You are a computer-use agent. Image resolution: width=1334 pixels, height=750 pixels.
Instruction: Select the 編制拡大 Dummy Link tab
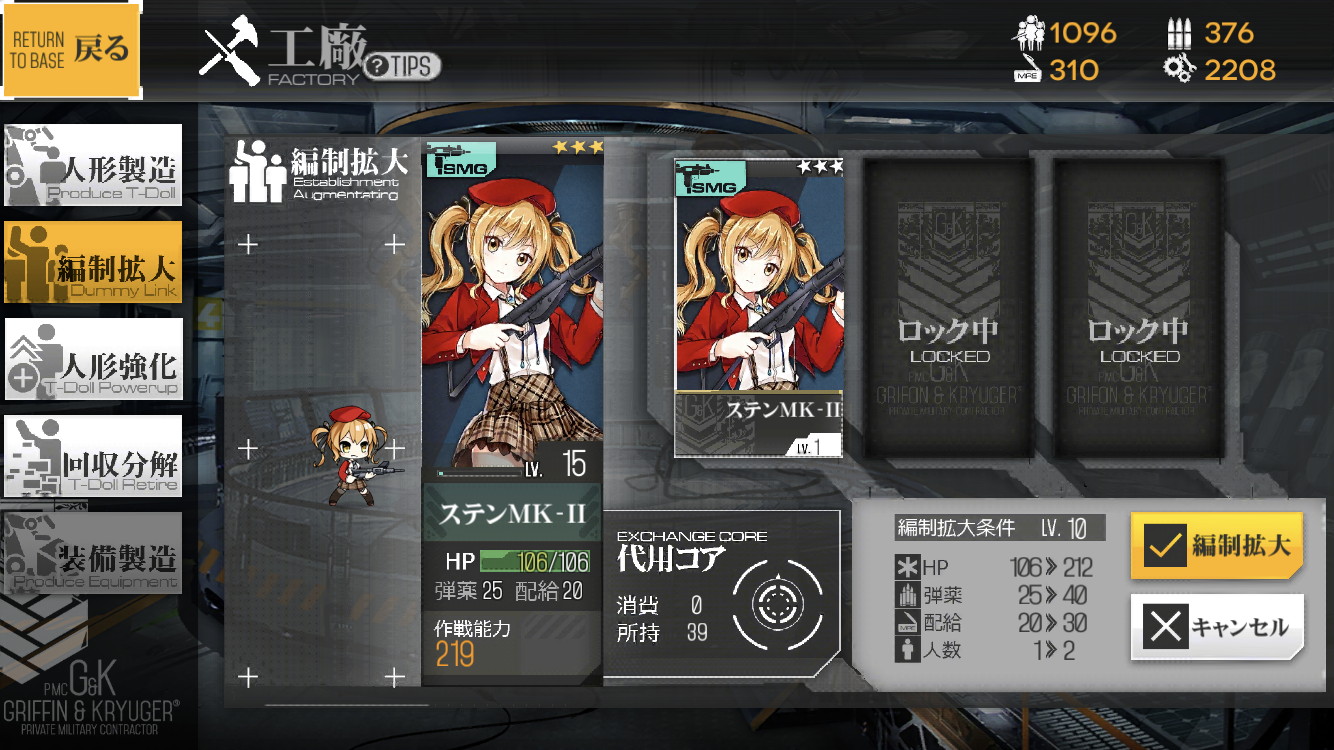pos(93,262)
